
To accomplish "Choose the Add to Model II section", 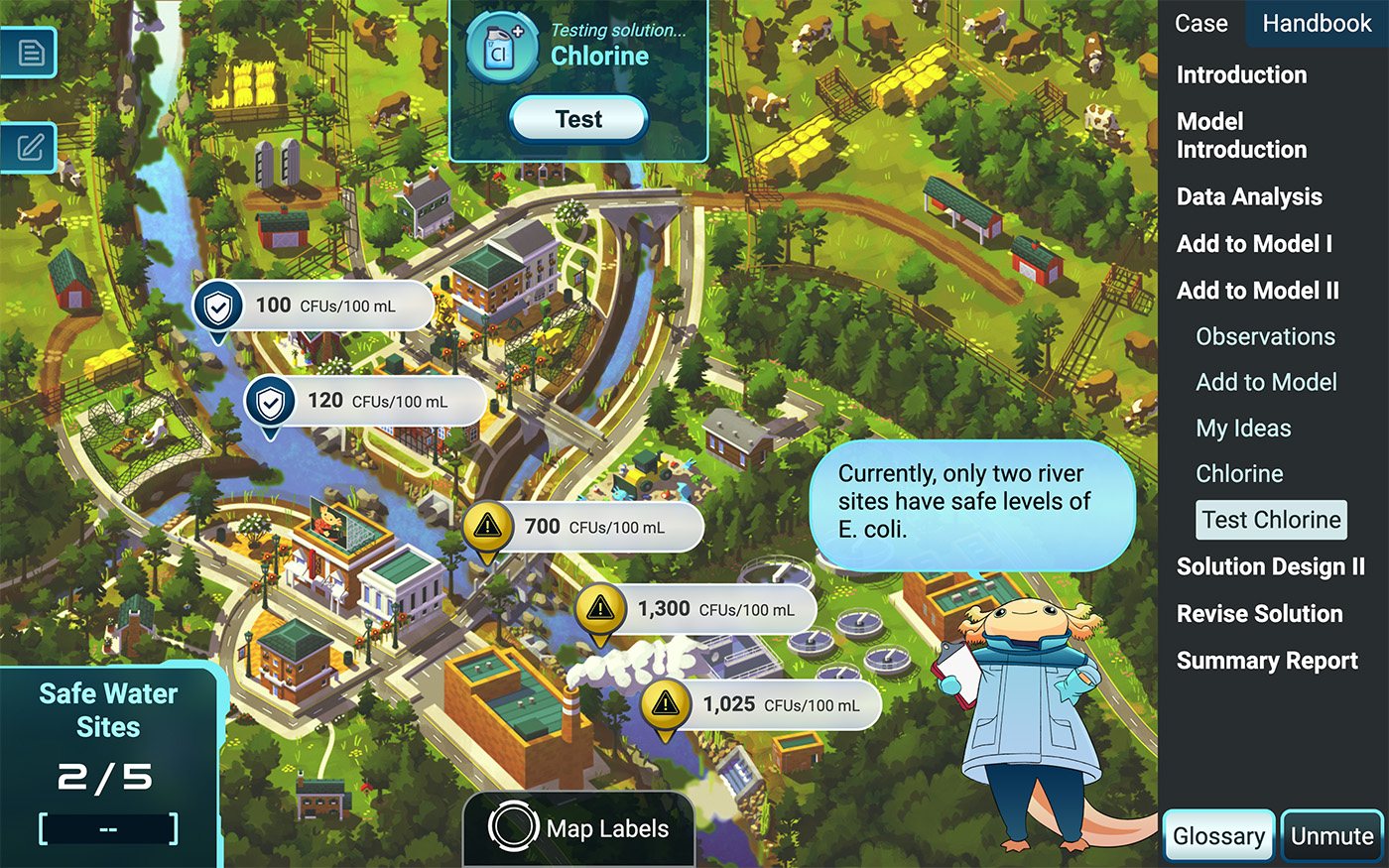I will click(1257, 291).
